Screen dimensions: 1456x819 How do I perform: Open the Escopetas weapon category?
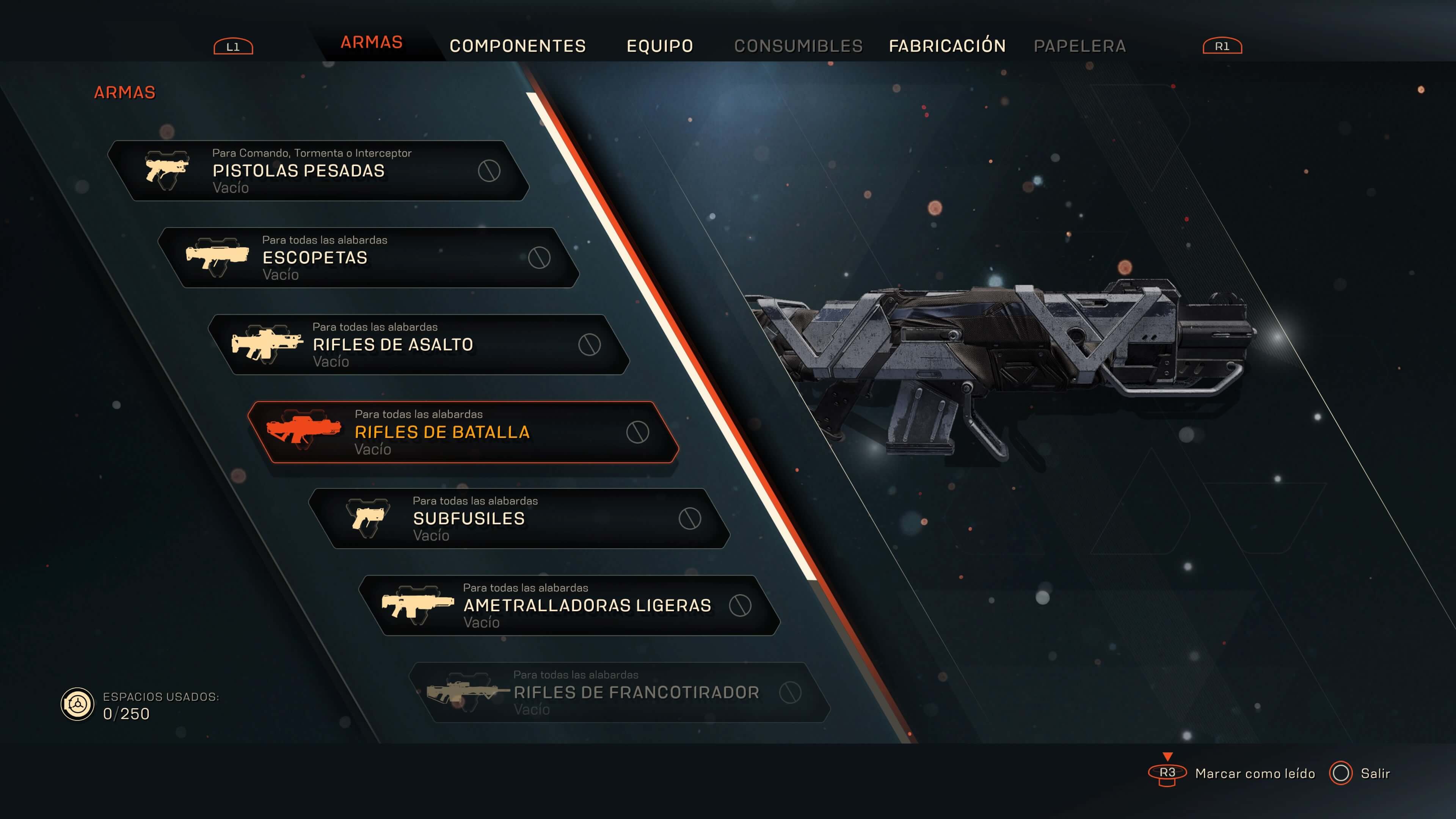[367, 258]
